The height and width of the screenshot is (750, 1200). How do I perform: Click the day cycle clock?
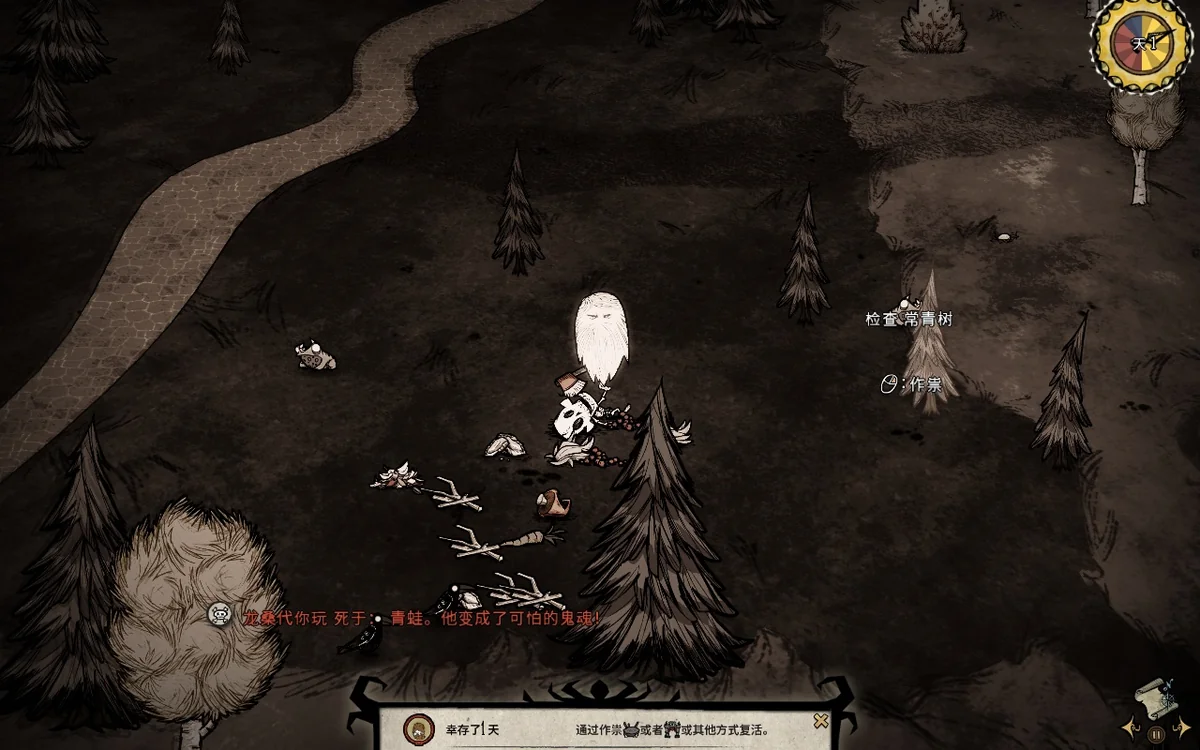pyautogui.click(x=1143, y=42)
